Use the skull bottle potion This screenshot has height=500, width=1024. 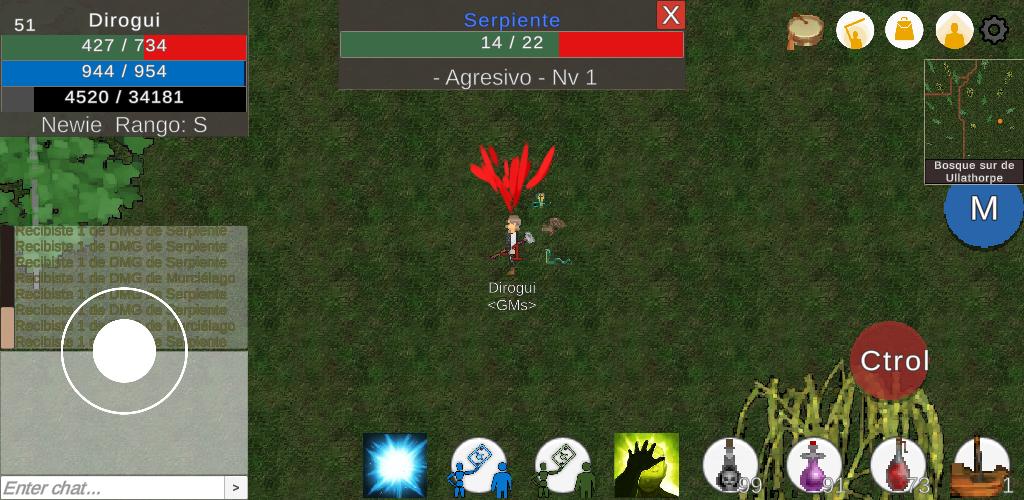pyautogui.click(x=731, y=466)
